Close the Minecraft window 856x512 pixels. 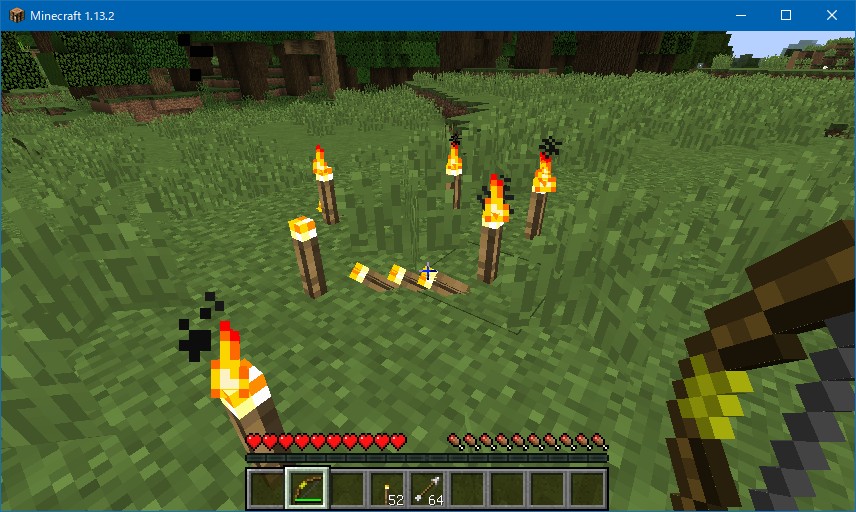tap(832, 15)
